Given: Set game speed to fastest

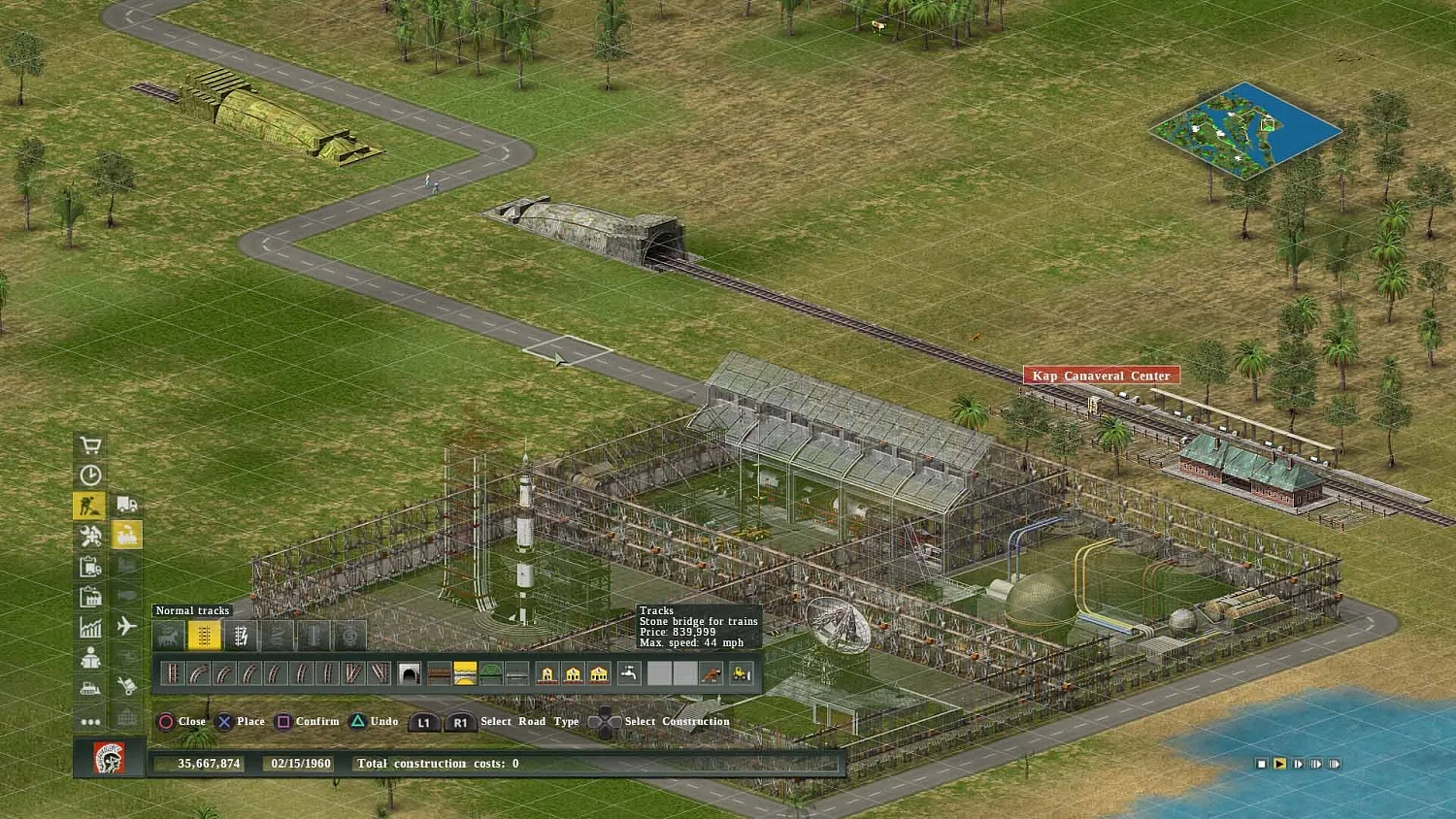Looking at the screenshot, I should click(x=1335, y=764).
